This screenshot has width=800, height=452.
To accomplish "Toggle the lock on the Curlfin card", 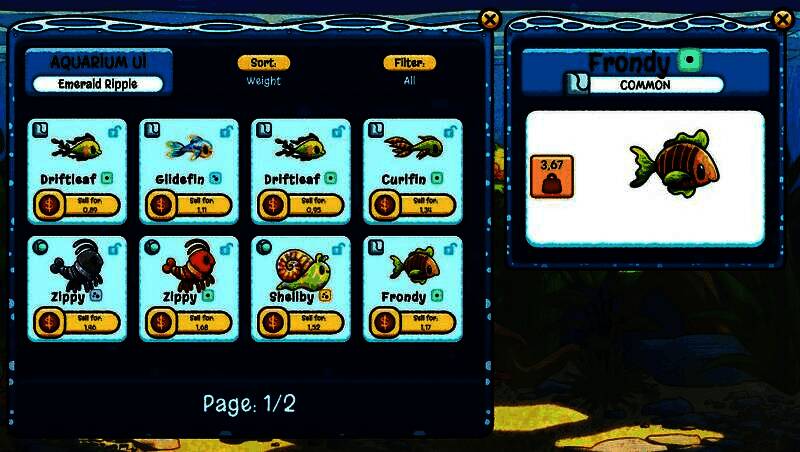I will click(450, 131).
